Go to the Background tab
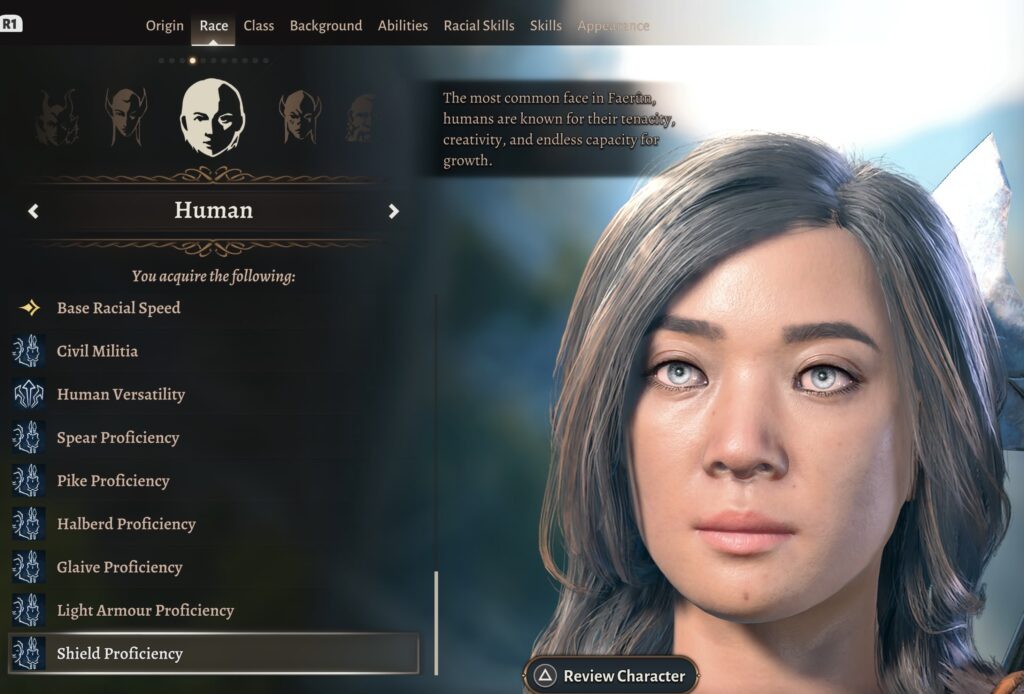Viewport: 1024px width, 694px height. [326, 26]
